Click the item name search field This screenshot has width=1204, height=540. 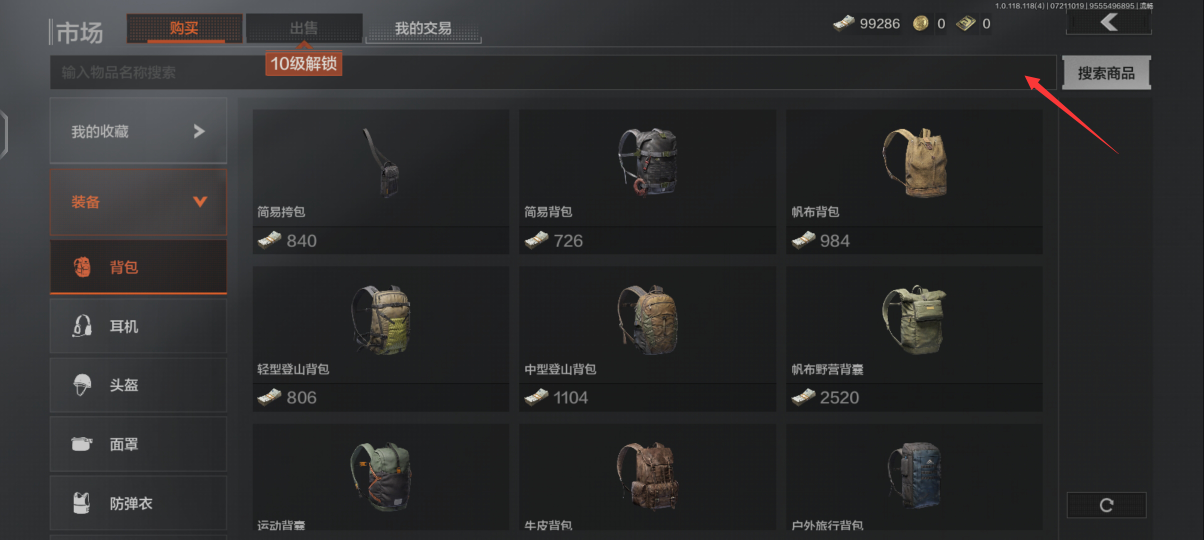(540, 72)
